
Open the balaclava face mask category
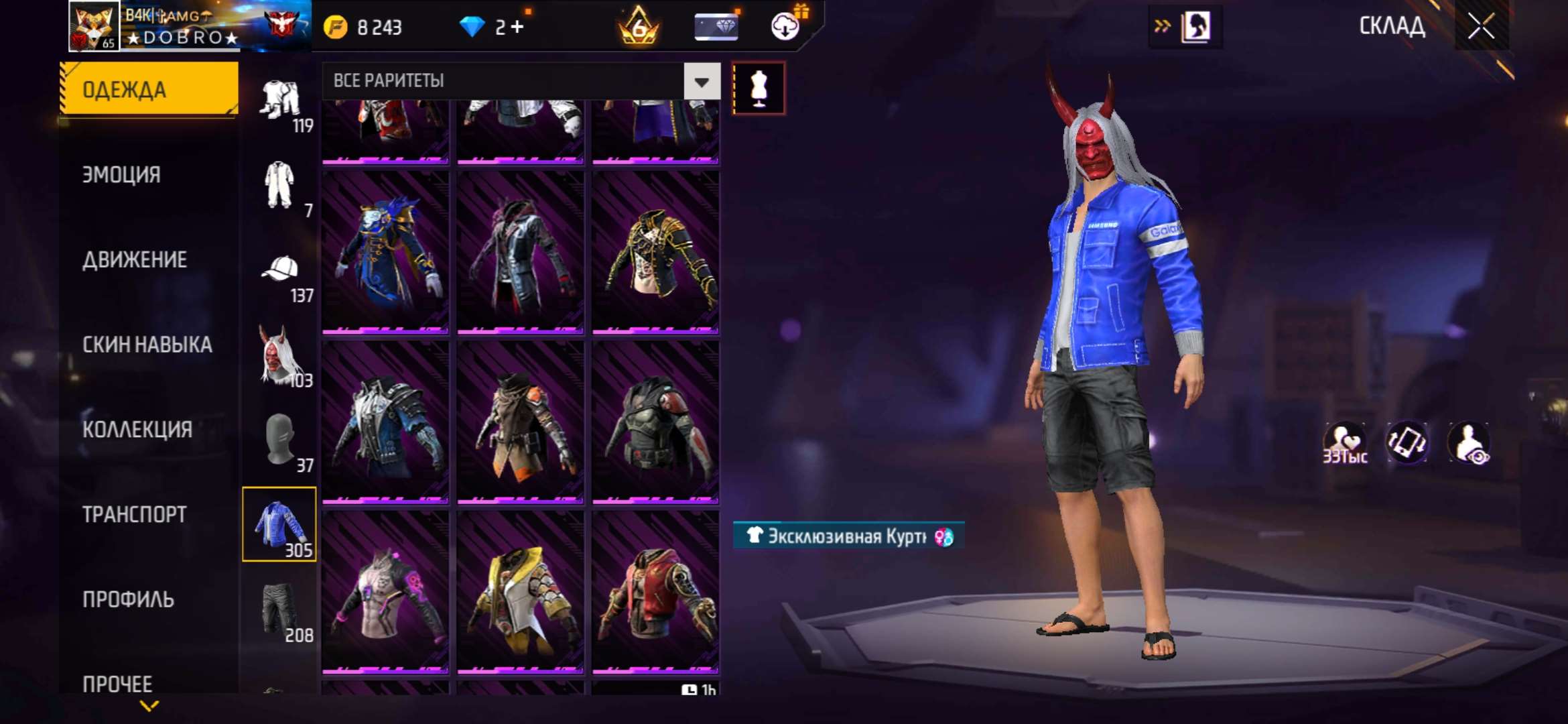(x=280, y=441)
